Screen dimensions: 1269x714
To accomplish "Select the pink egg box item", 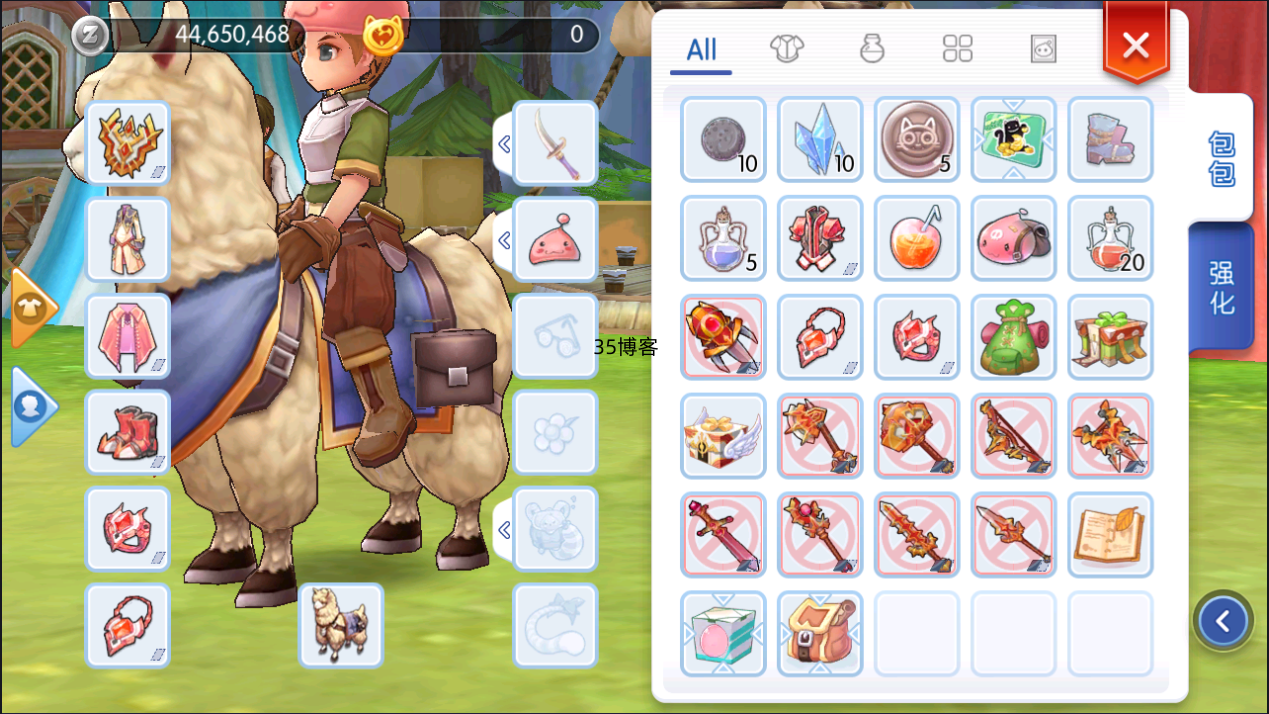I will [x=723, y=633].
